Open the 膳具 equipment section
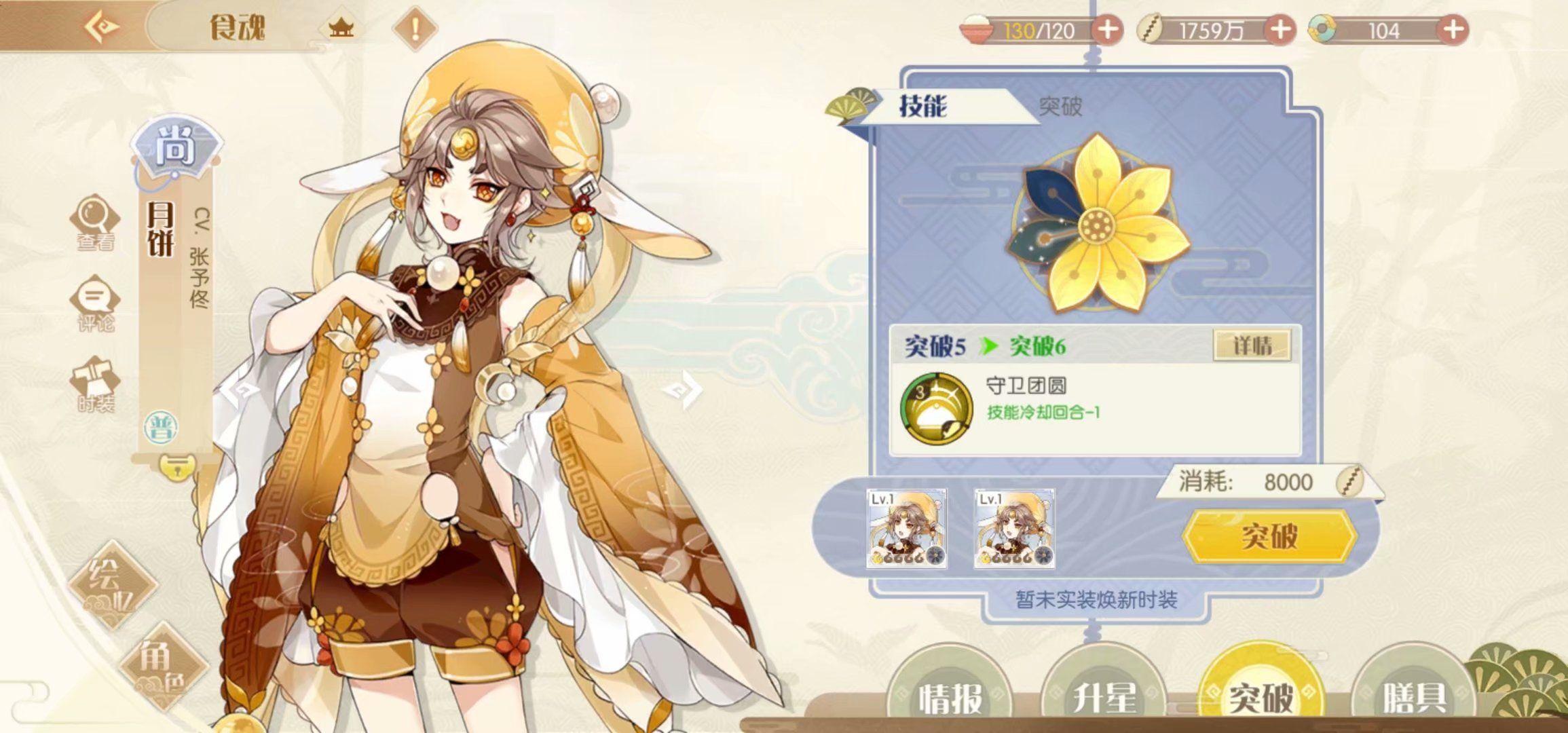 click(1414, 696)
